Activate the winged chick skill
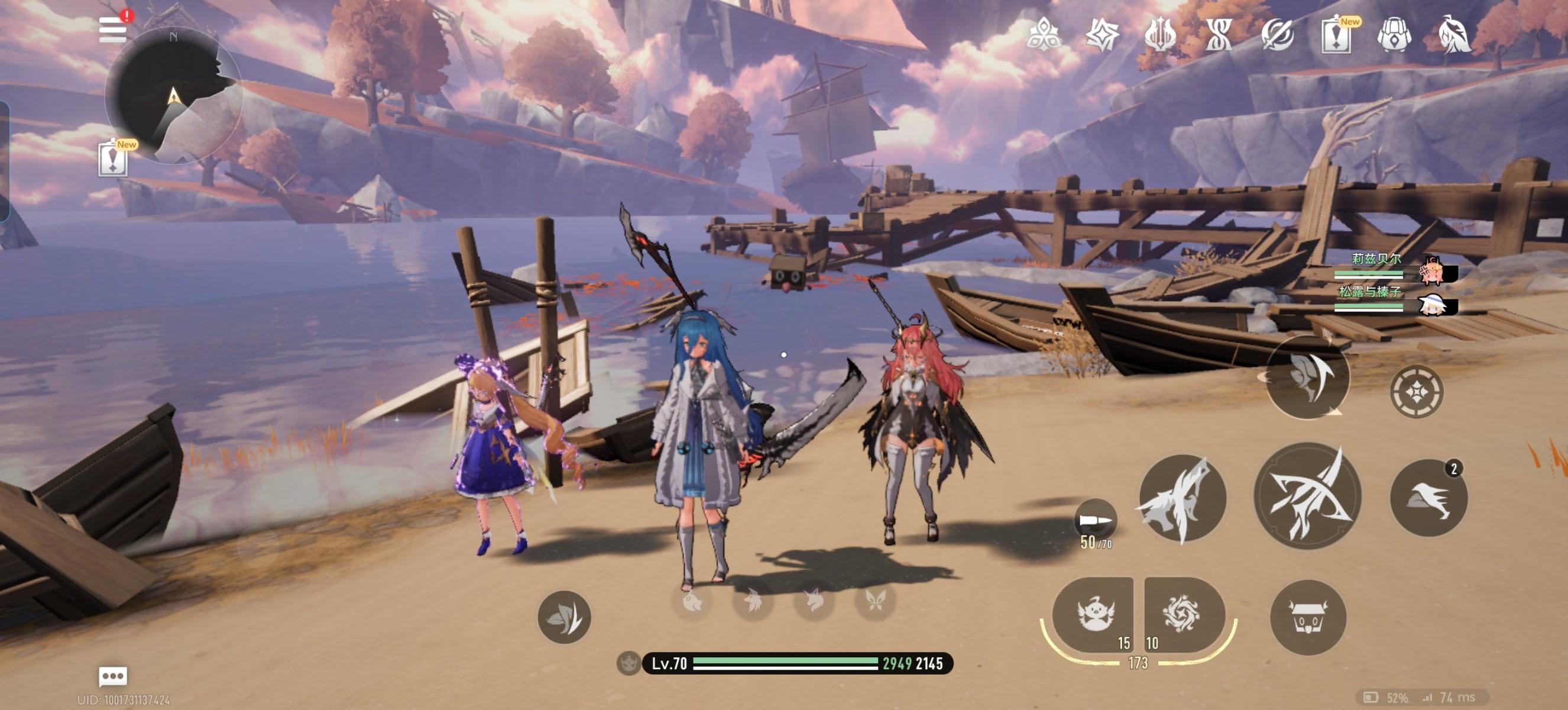Viewport: 1568px width, 710px height. pos(1094,615)
